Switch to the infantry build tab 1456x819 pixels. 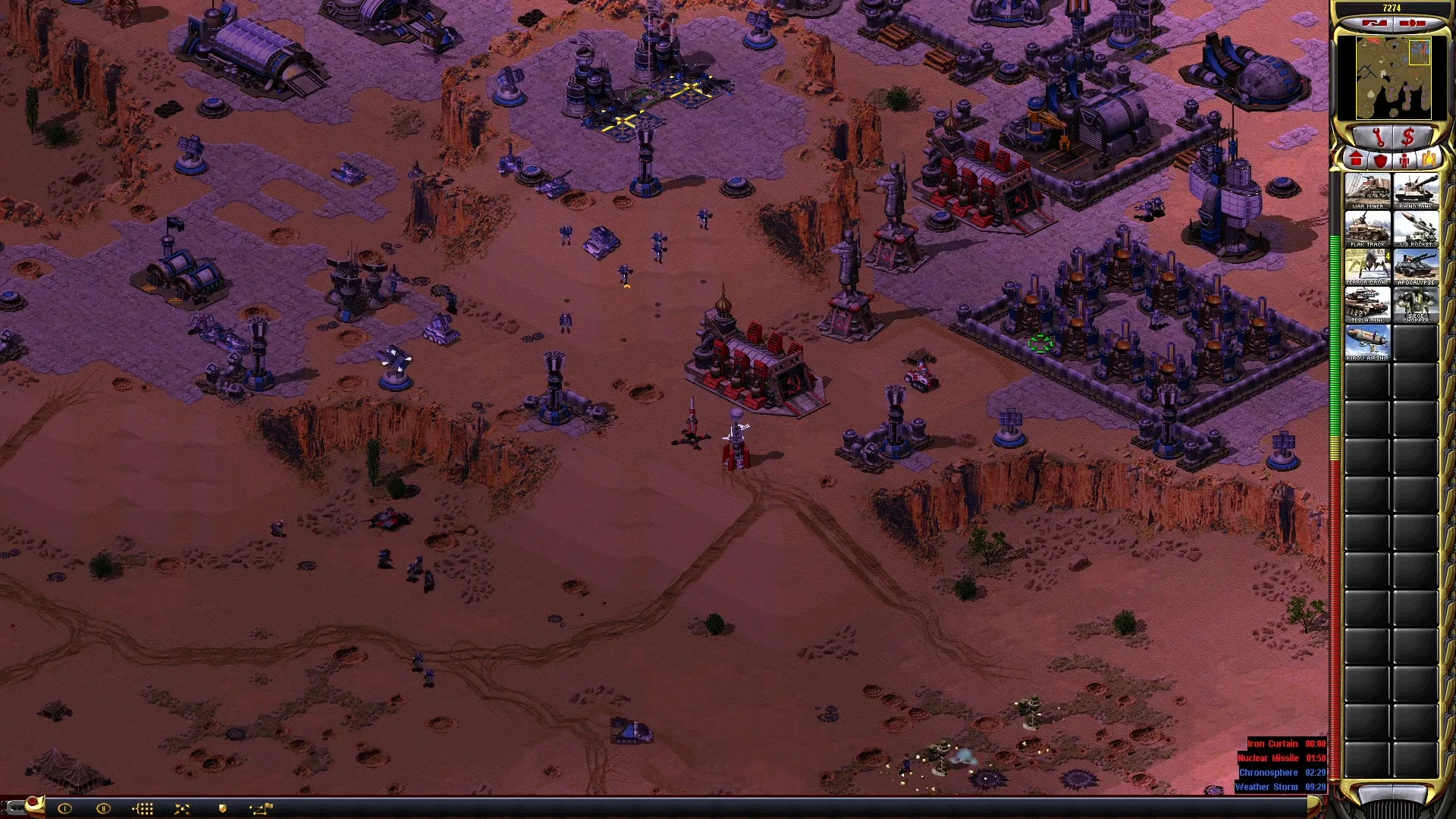(x=1404, y=160)
